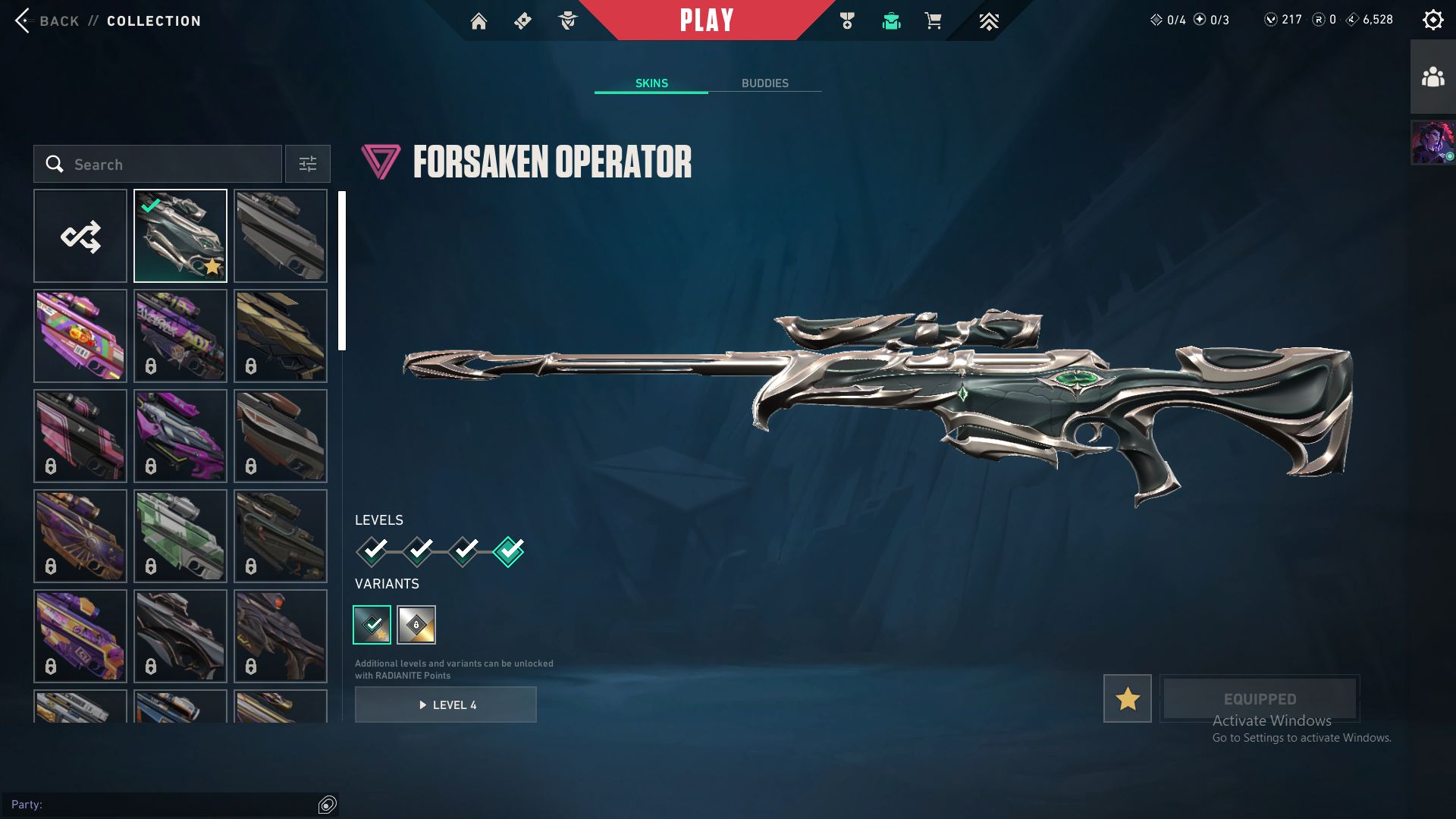Open the social friends panel
Screen dimensions: 1456x819
point(1432,77)
